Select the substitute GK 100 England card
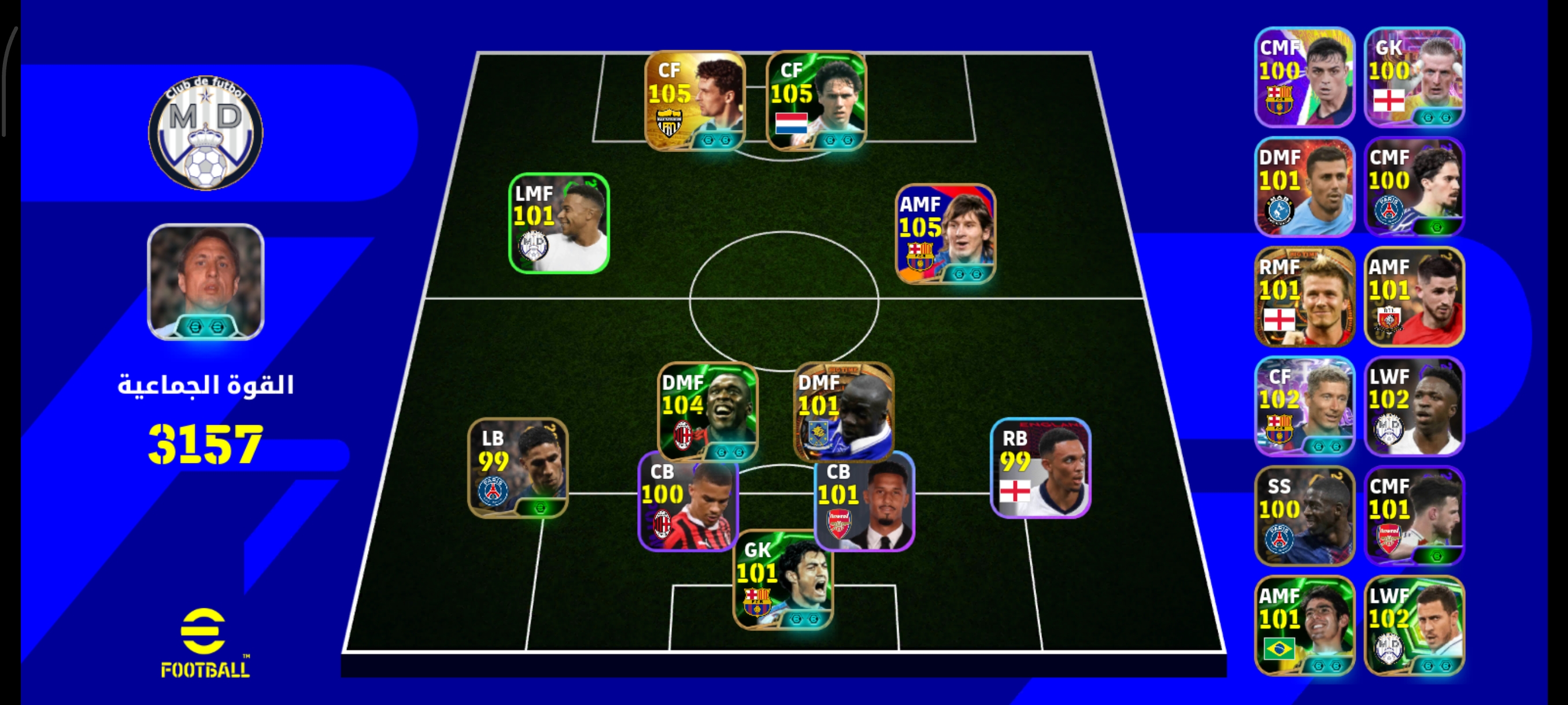The image size is (1568, 705). (x=1414, y=77)
